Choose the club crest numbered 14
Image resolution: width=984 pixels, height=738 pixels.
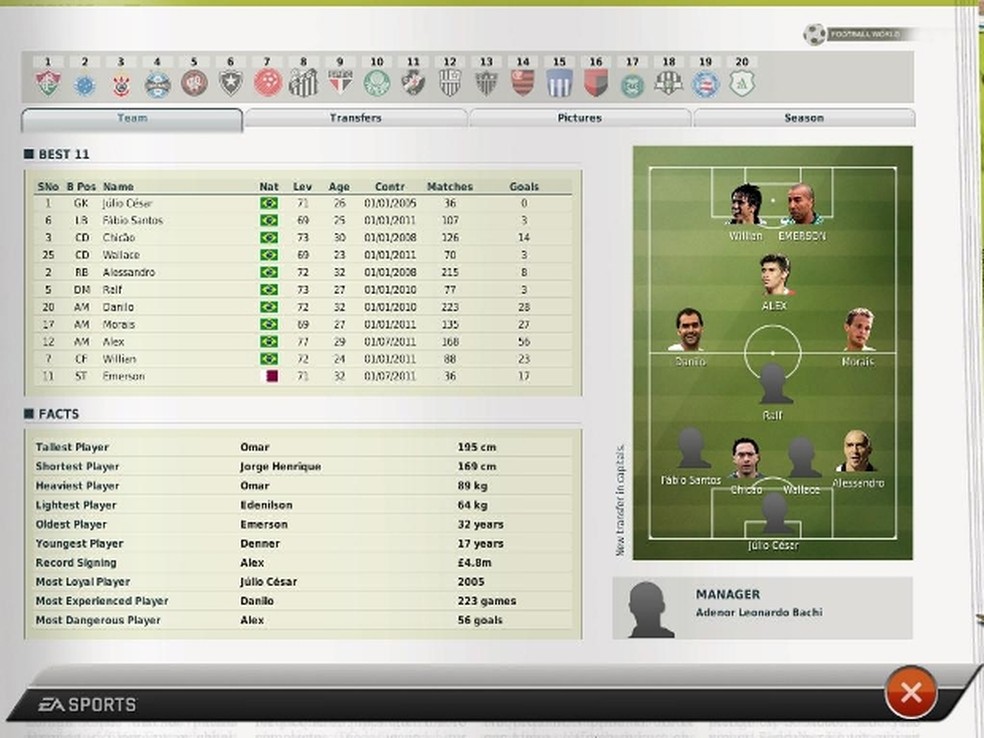(522, 83)
